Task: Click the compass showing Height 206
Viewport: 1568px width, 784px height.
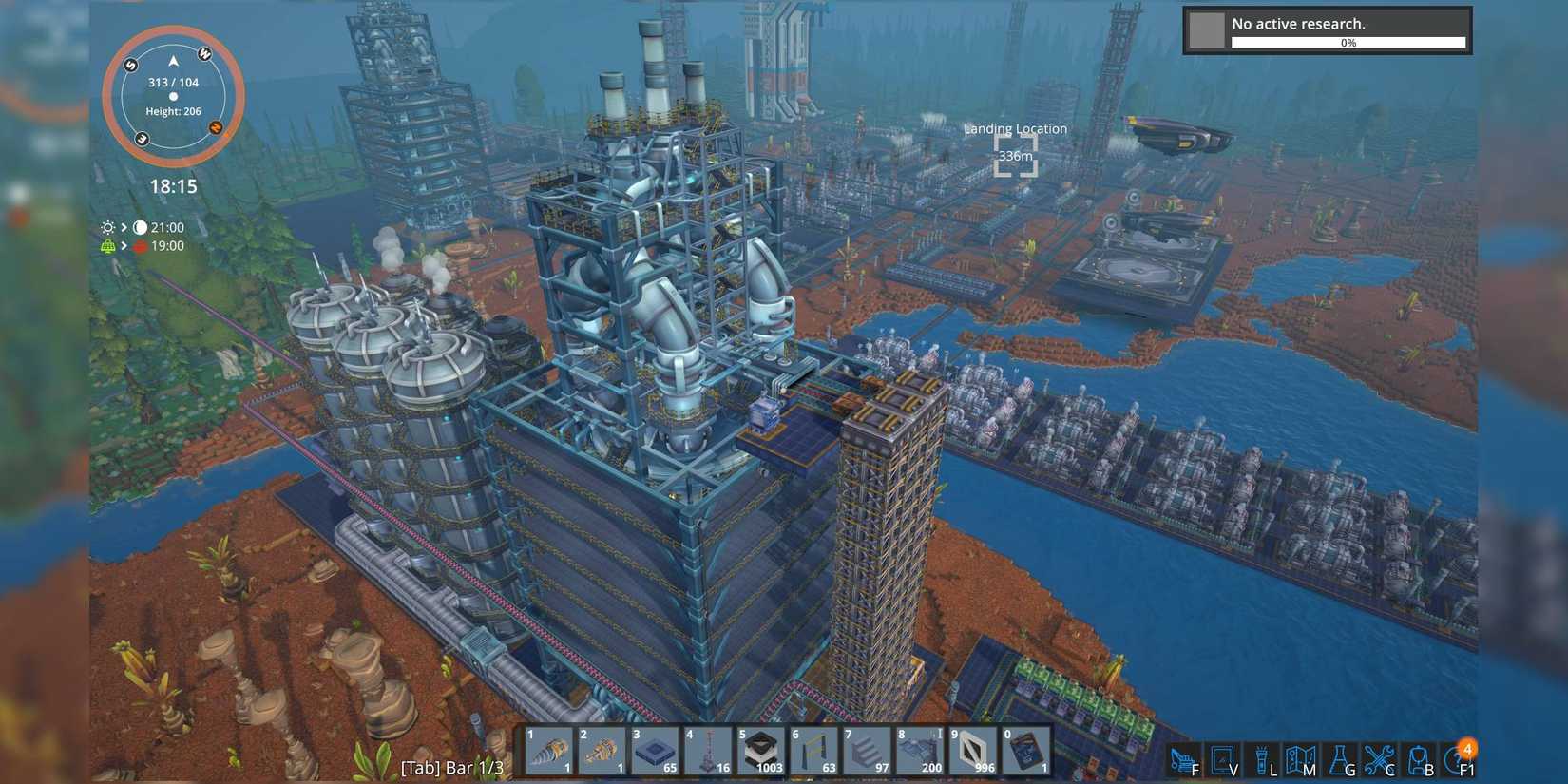Action: (x=173, y=95)
